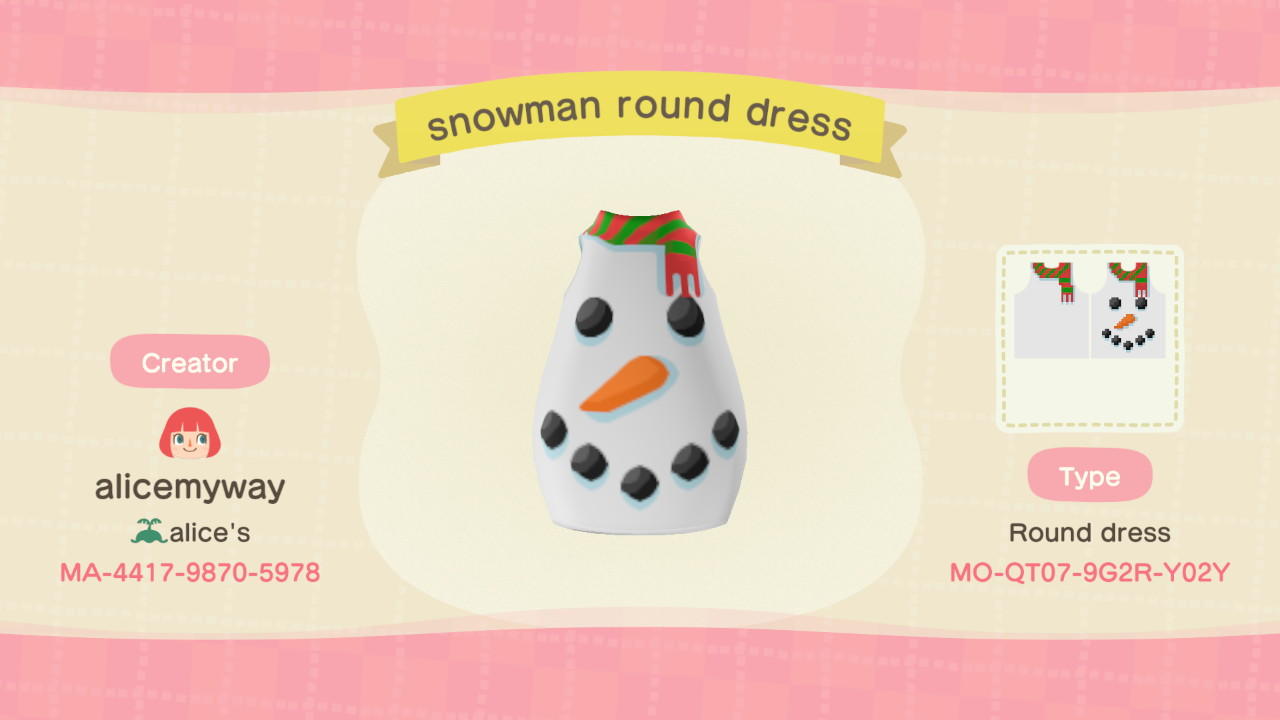Open the pattern preview panel on the right

[1090, 335]
